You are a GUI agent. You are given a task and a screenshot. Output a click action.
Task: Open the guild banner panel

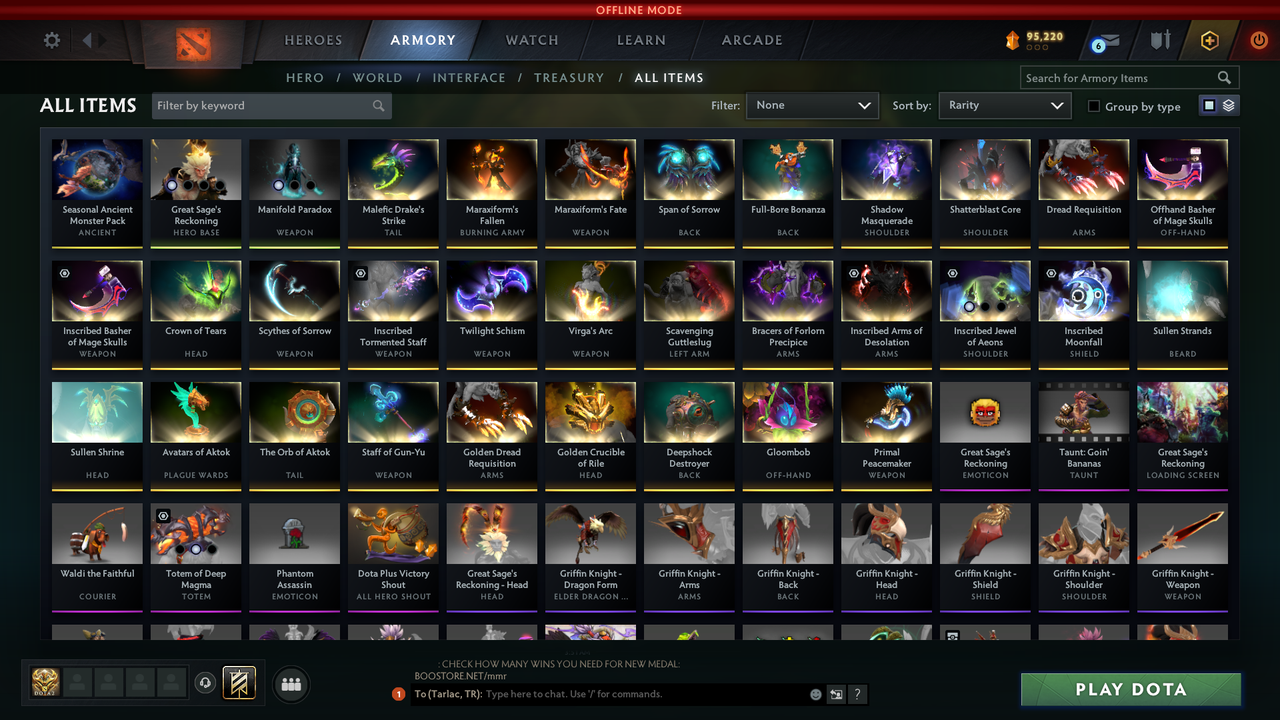pos(240,683)
